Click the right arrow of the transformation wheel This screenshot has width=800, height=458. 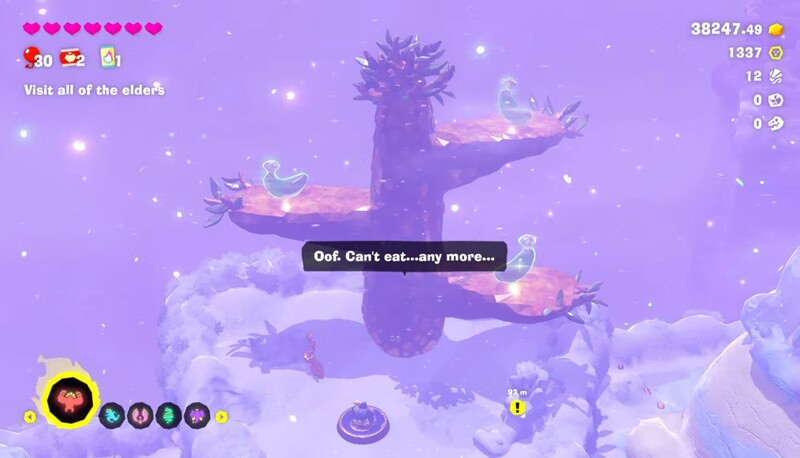pos(221,416)
